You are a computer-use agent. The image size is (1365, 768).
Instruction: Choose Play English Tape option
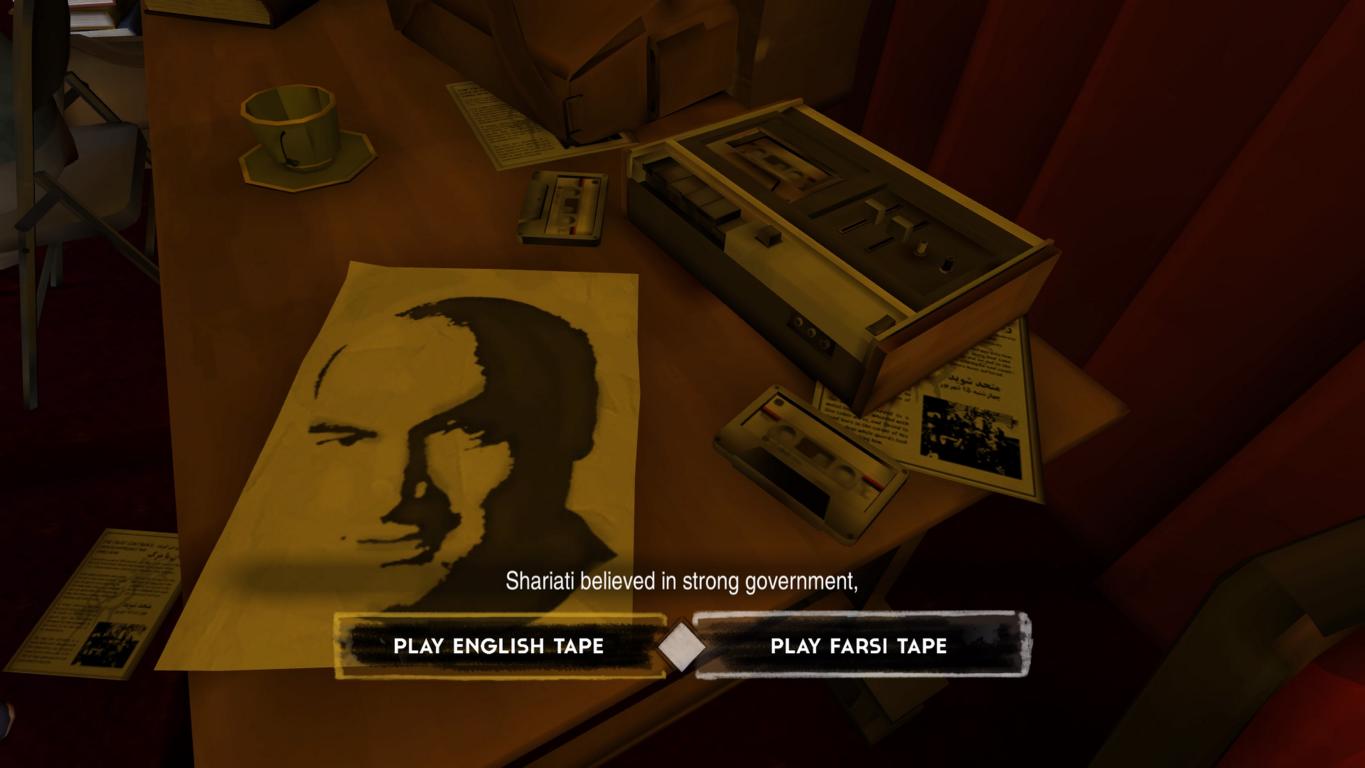coord(499,646)
